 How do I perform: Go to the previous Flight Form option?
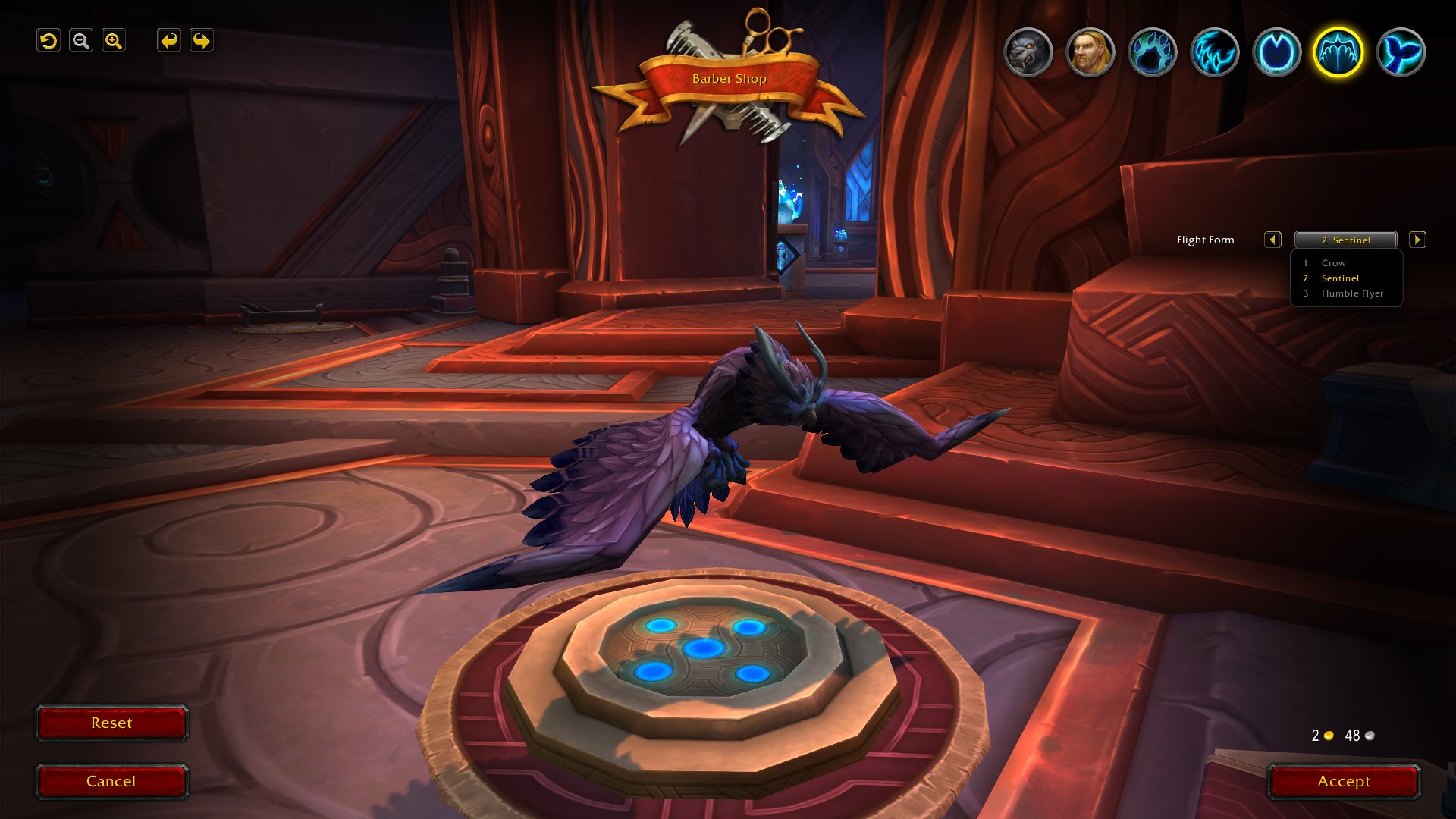[1272, 240]
